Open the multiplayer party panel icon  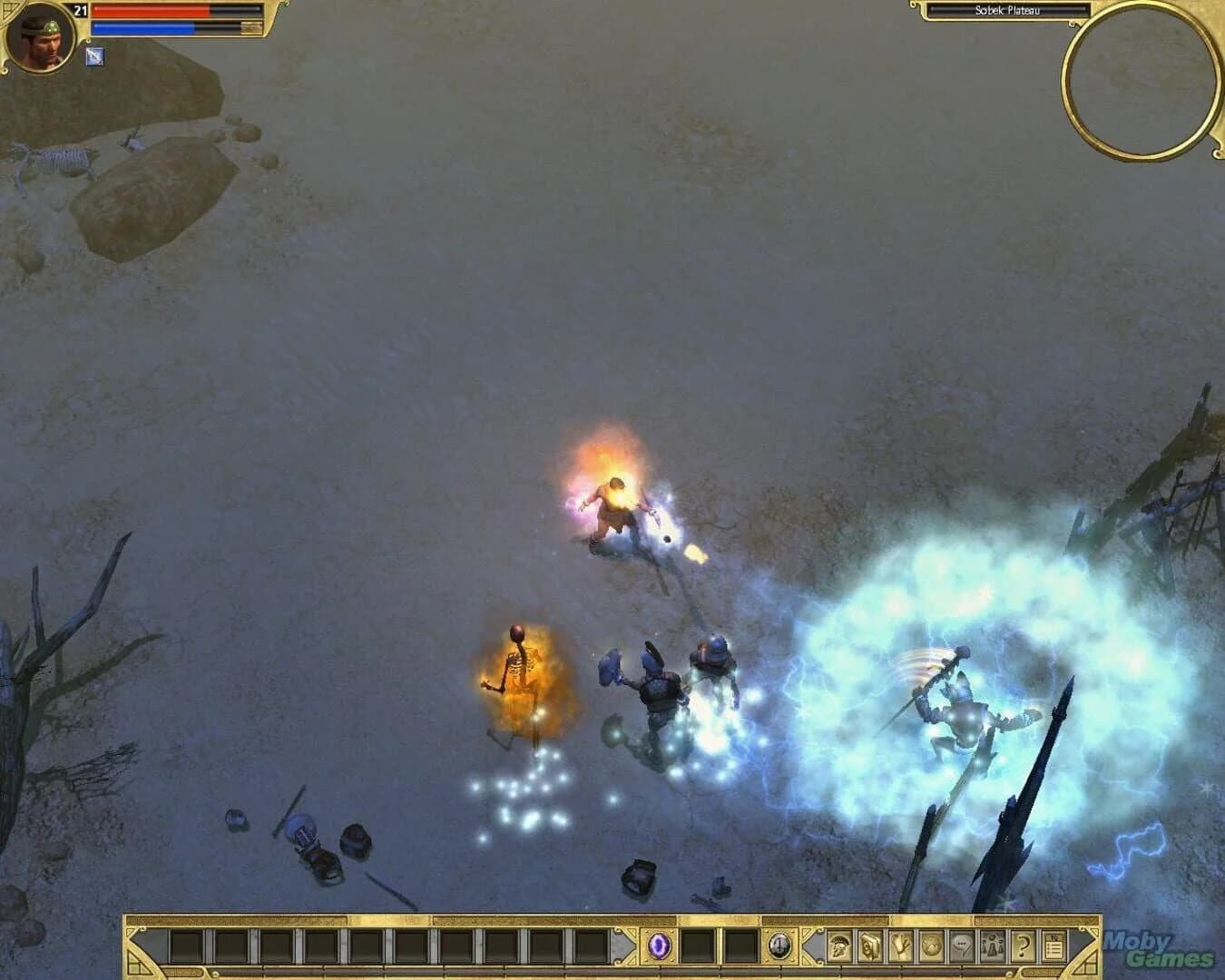(993, 946)
